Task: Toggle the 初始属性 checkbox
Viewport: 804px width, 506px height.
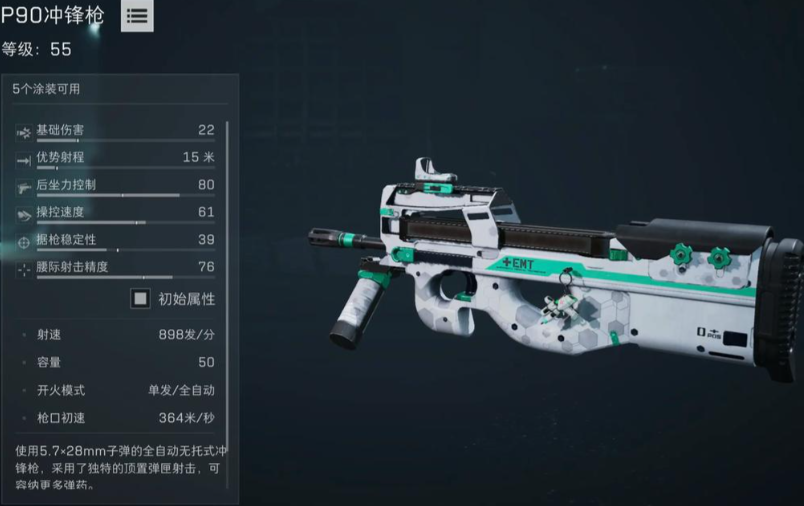Action: point(142,298)
